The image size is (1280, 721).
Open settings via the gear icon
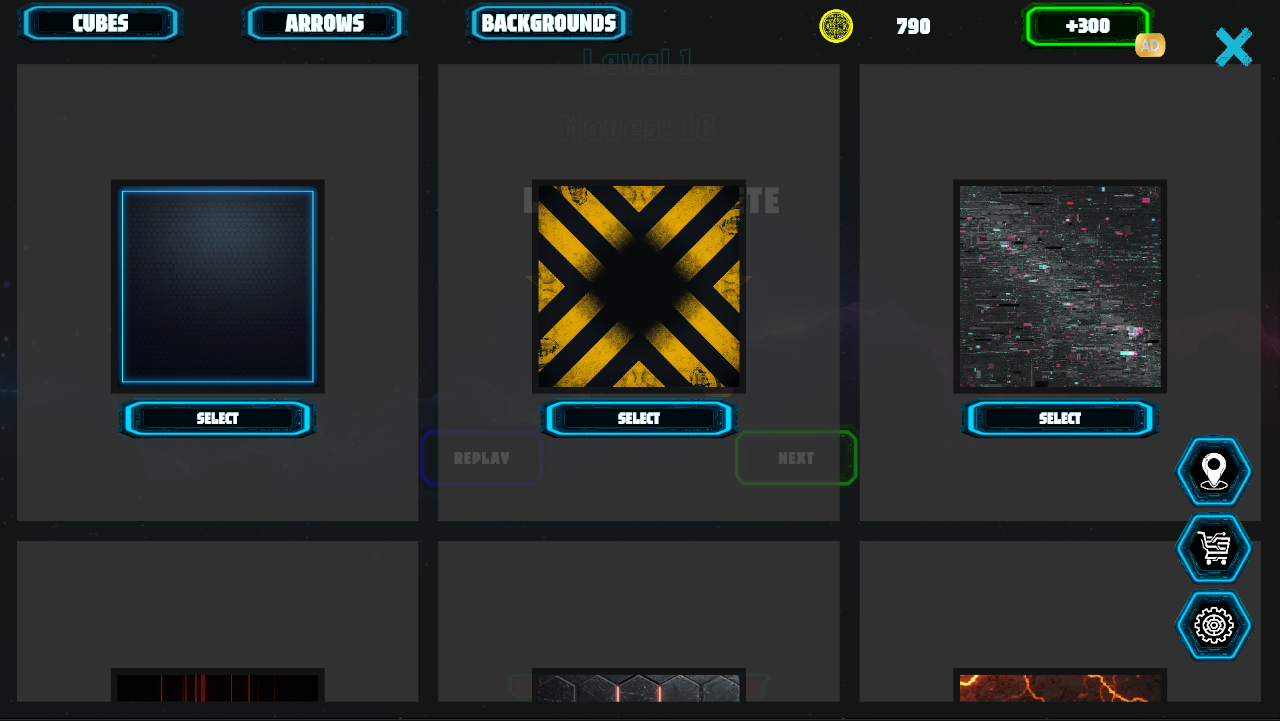coord(1213,625)
